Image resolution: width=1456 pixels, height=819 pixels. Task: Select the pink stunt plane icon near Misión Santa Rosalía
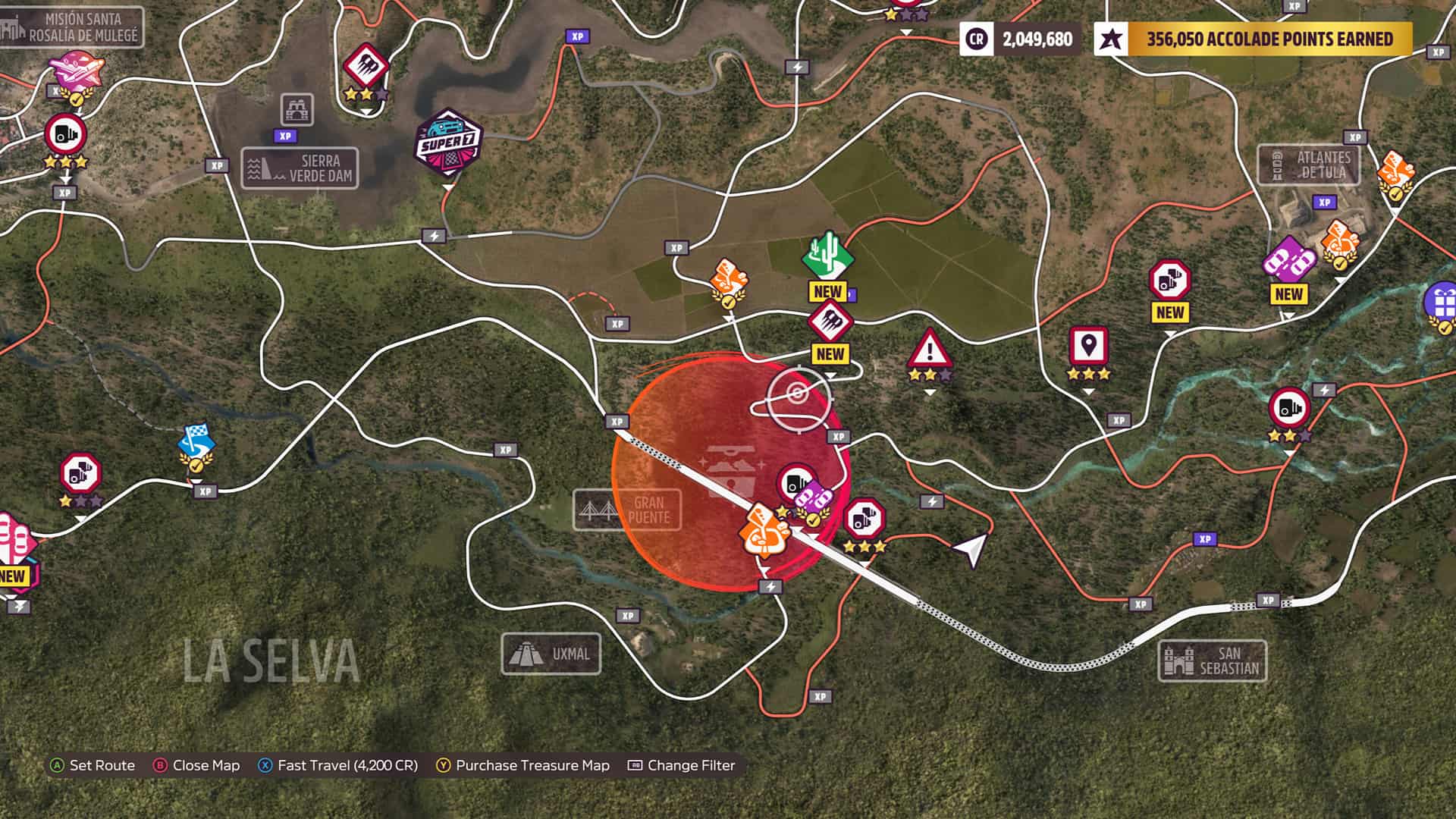pyautogui.click(x=78, y=68)
